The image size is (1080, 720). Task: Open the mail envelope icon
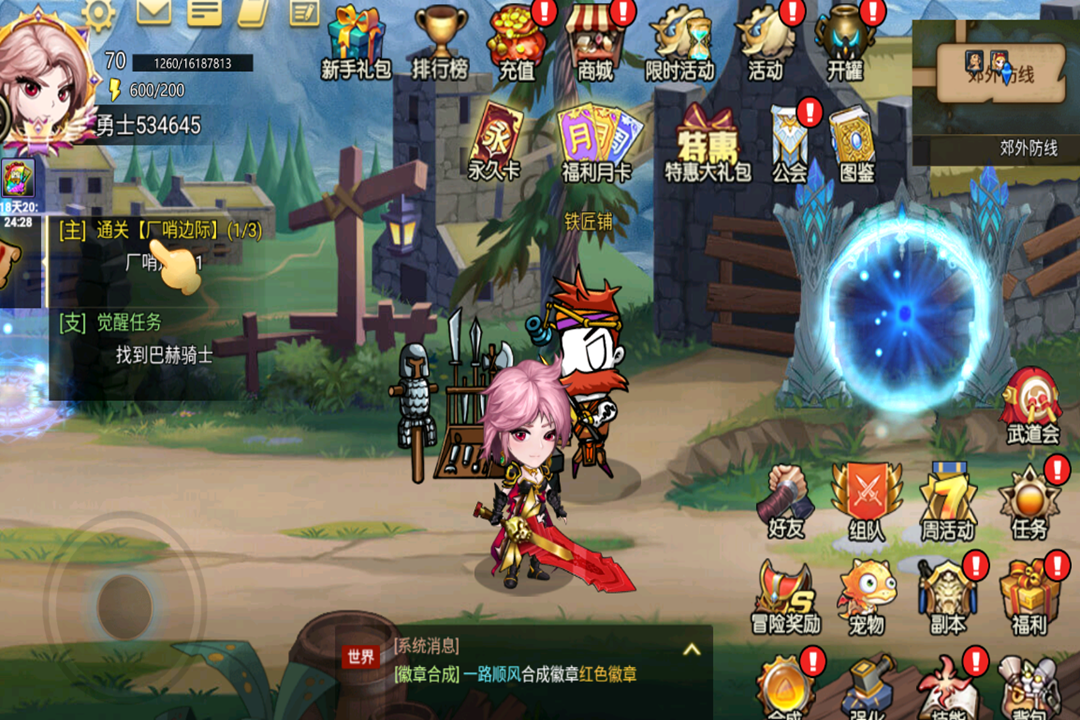(x=154, y=11)
